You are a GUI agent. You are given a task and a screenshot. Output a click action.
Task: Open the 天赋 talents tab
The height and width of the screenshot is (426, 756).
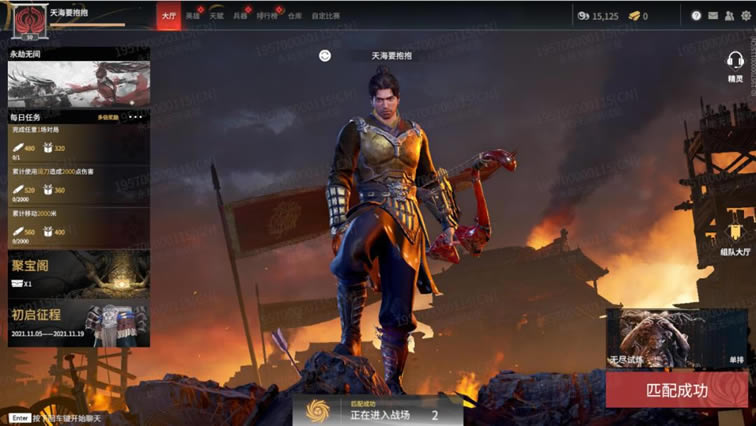216,16
